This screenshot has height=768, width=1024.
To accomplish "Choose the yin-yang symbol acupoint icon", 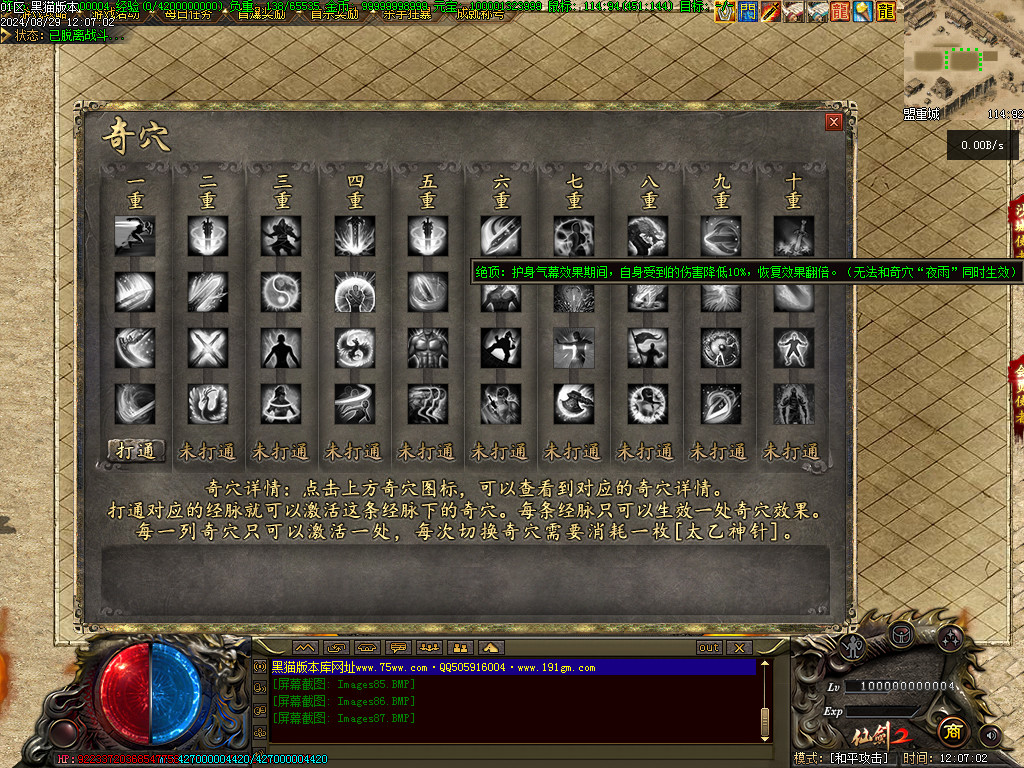I will pos(281,292).
